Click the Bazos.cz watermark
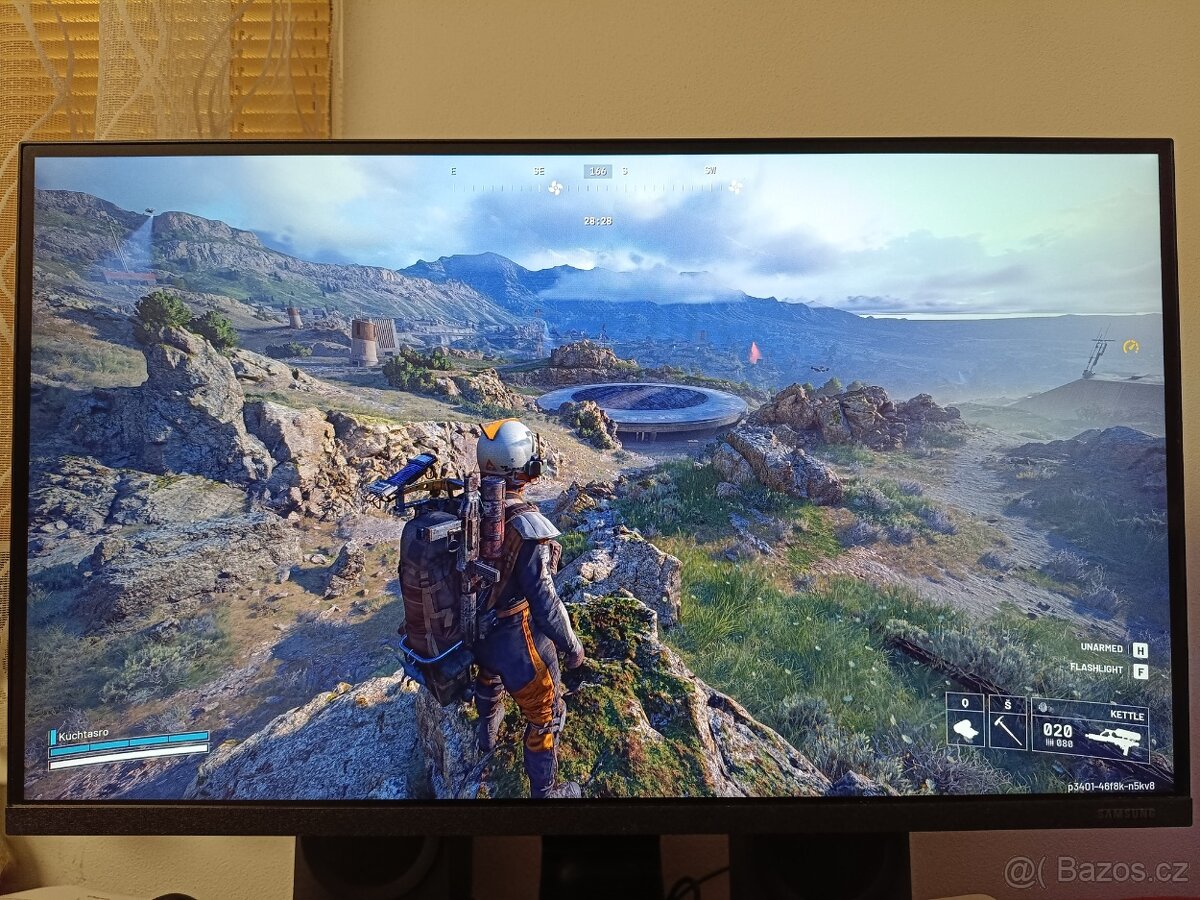 click(x=1096, y=871)
